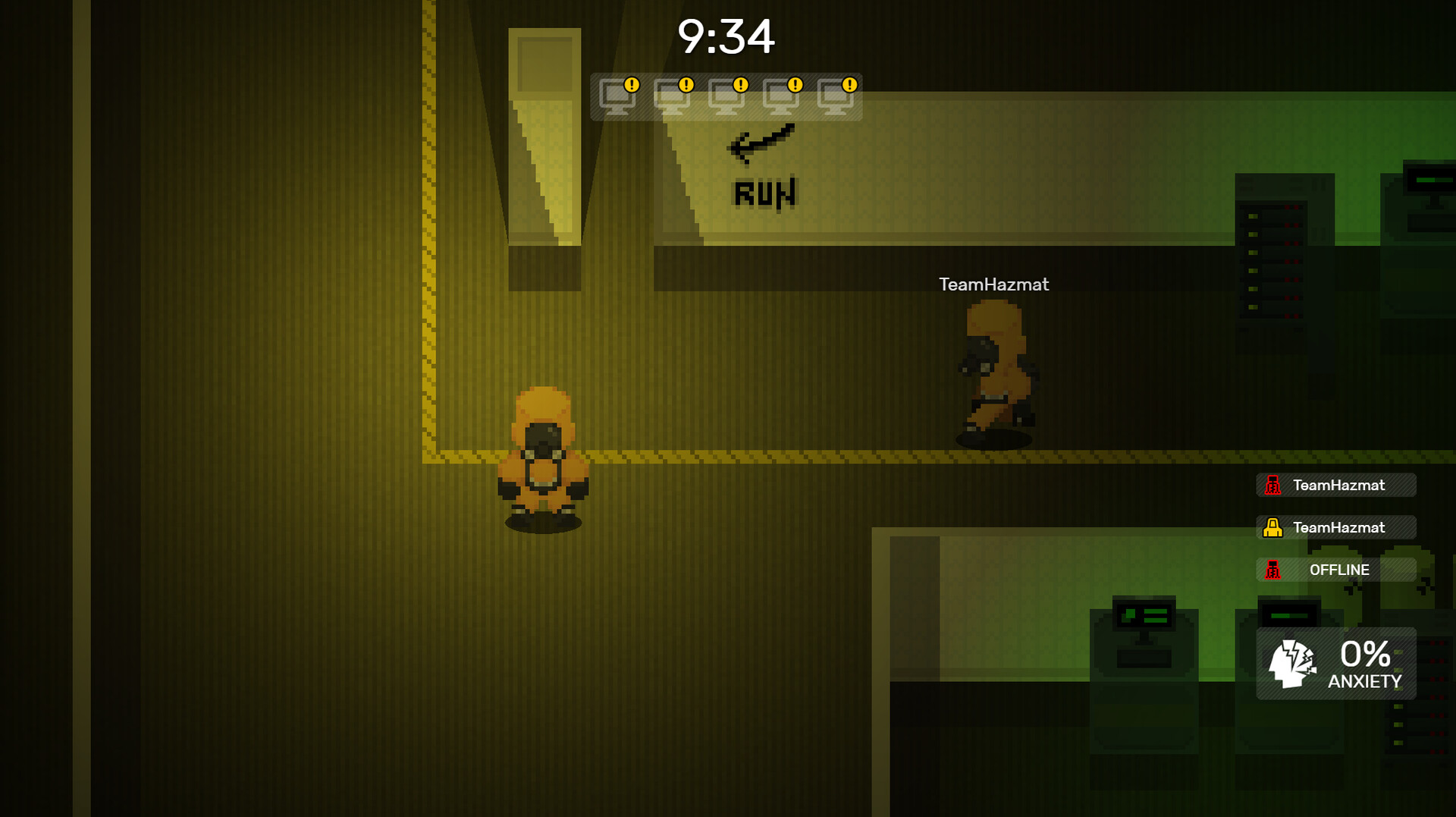Screen dimensions: 1456x817
Task: Click the red suit icon beside OFFLINE
Action: pos(1273,570)
